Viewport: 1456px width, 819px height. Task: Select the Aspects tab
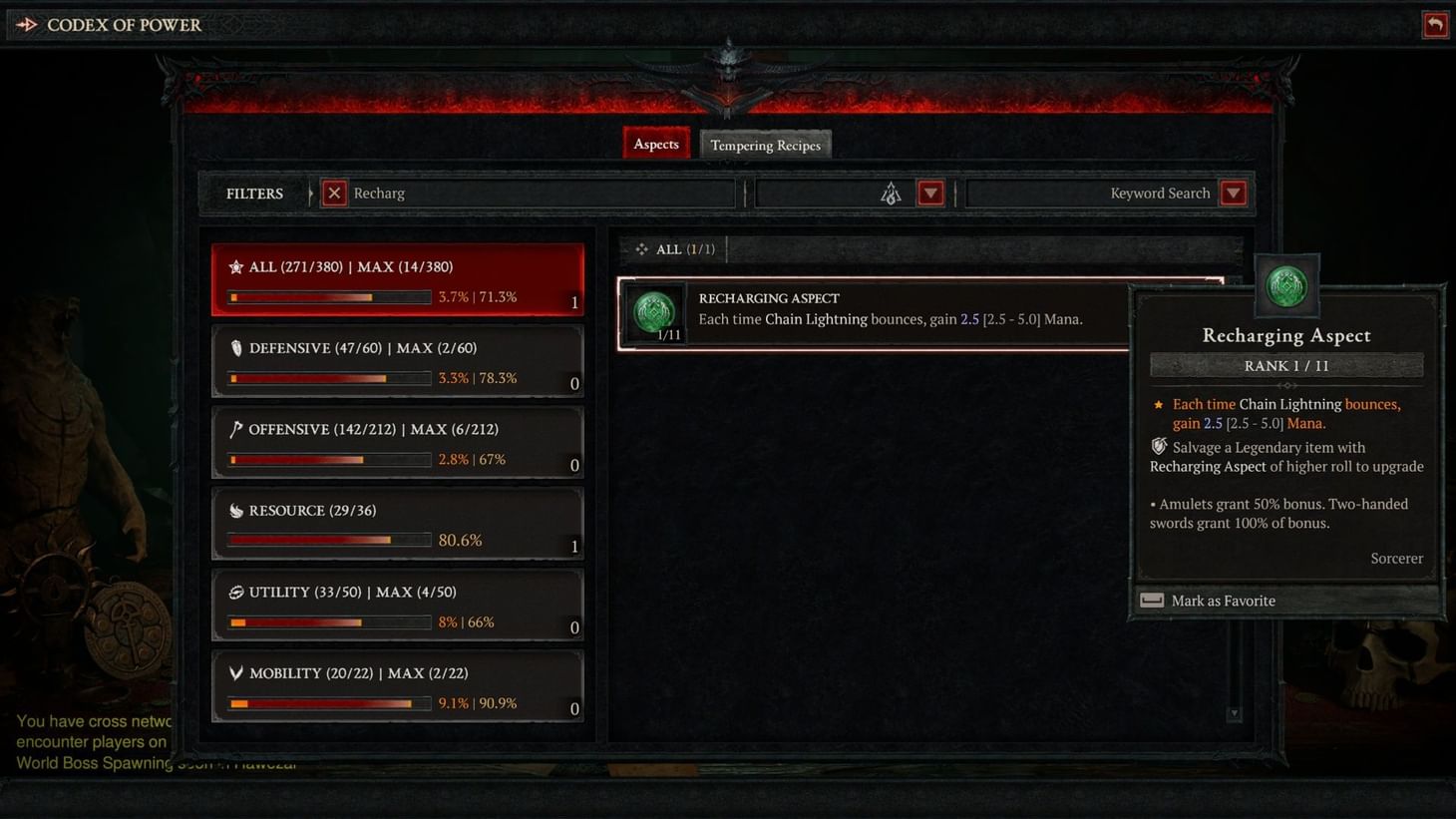point(655,143)
